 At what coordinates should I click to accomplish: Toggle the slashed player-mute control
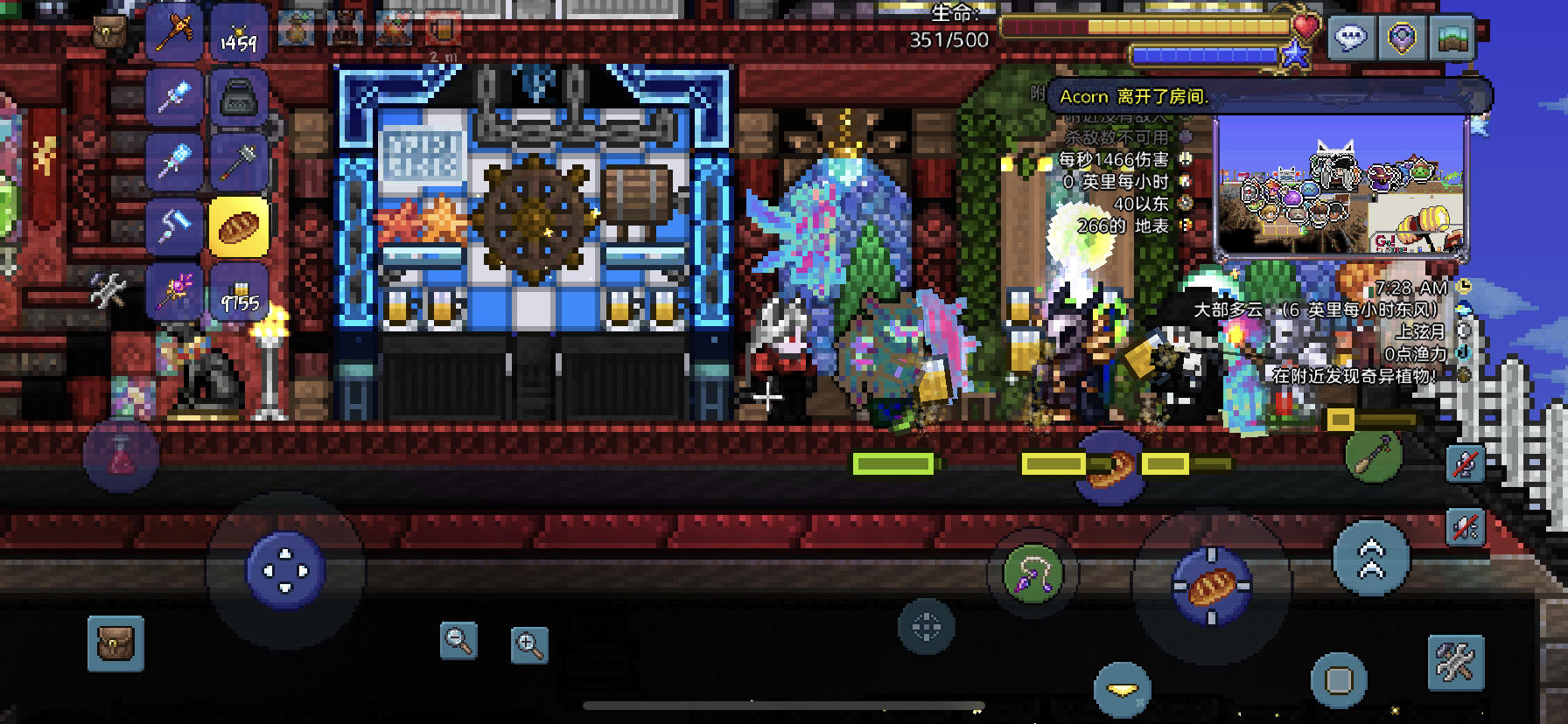(x=1465, y=463)
